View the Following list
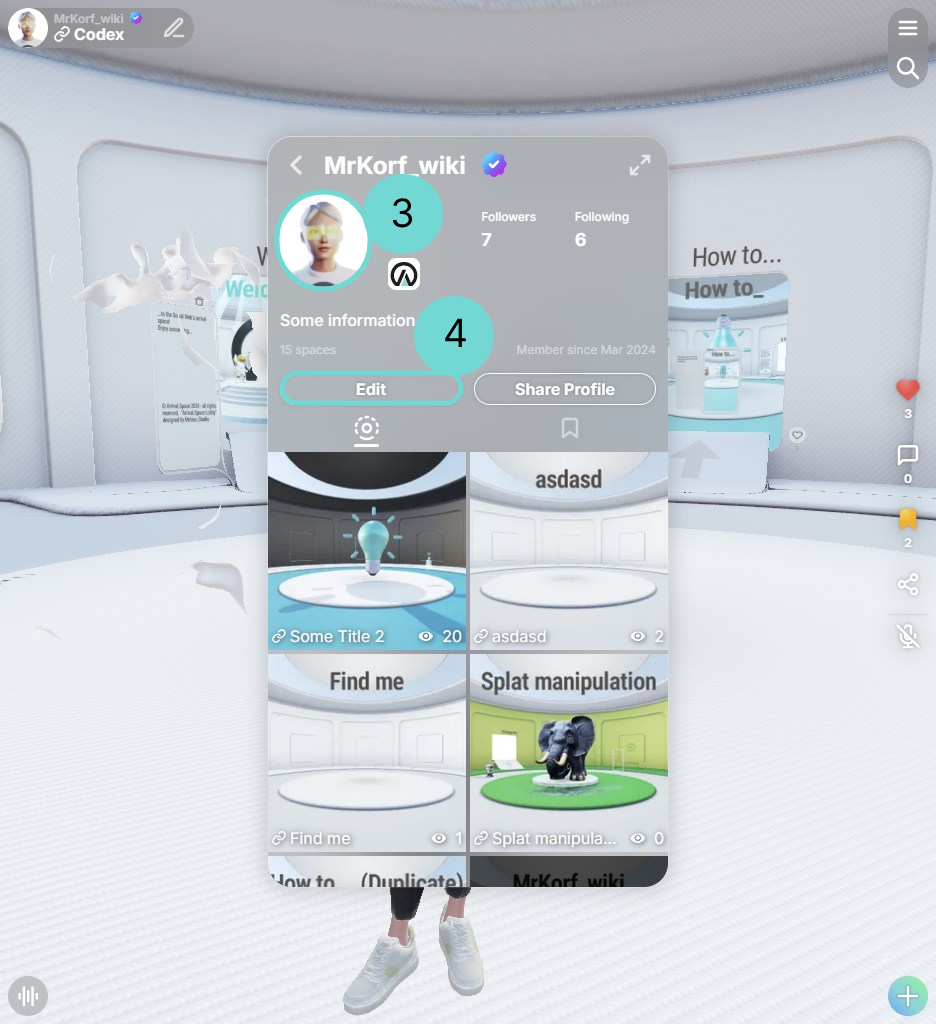 tap(601, 228)
